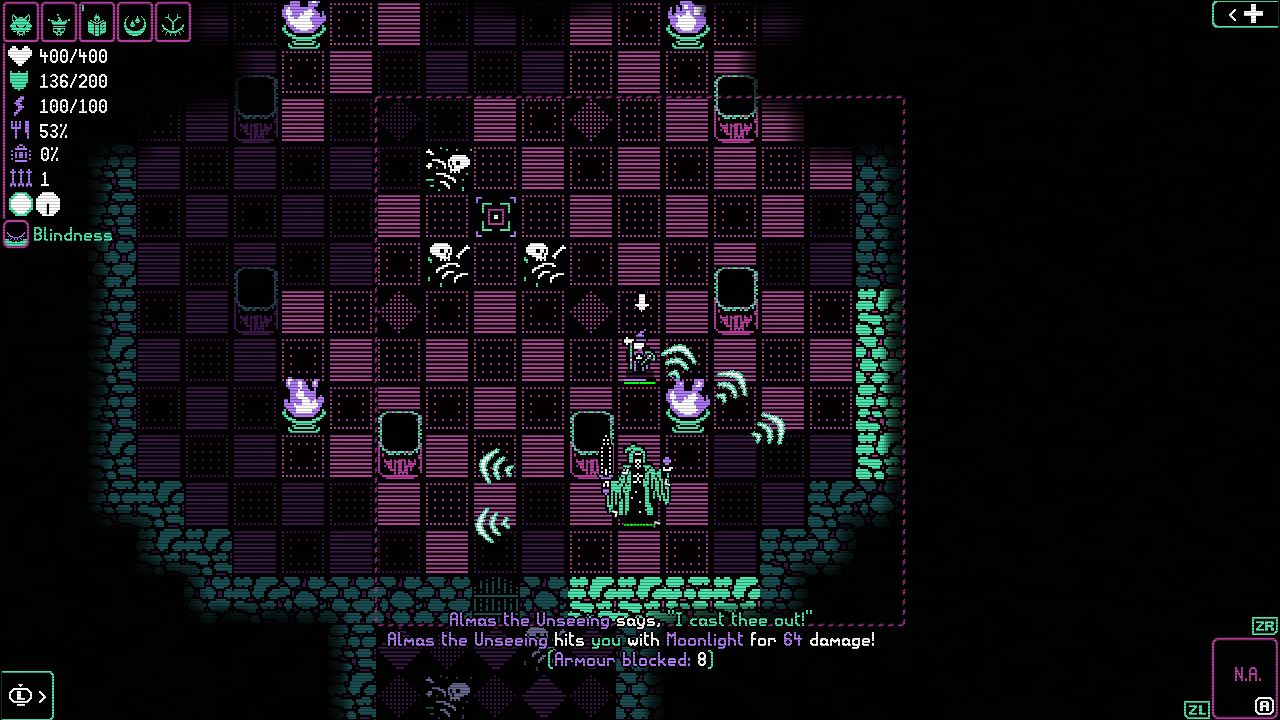This screenshot has height=720, width=1280.
Task: Select the crowned skull ability icon
Action: [x=60, y=22]
